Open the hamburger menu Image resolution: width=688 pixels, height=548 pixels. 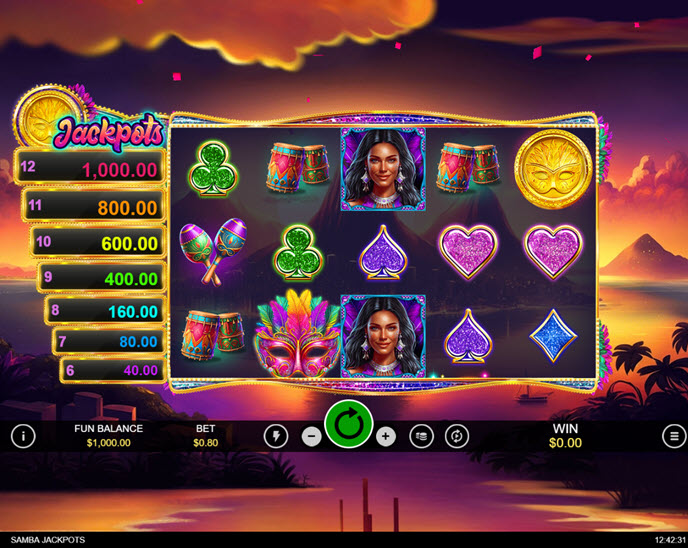coord(672,436)
